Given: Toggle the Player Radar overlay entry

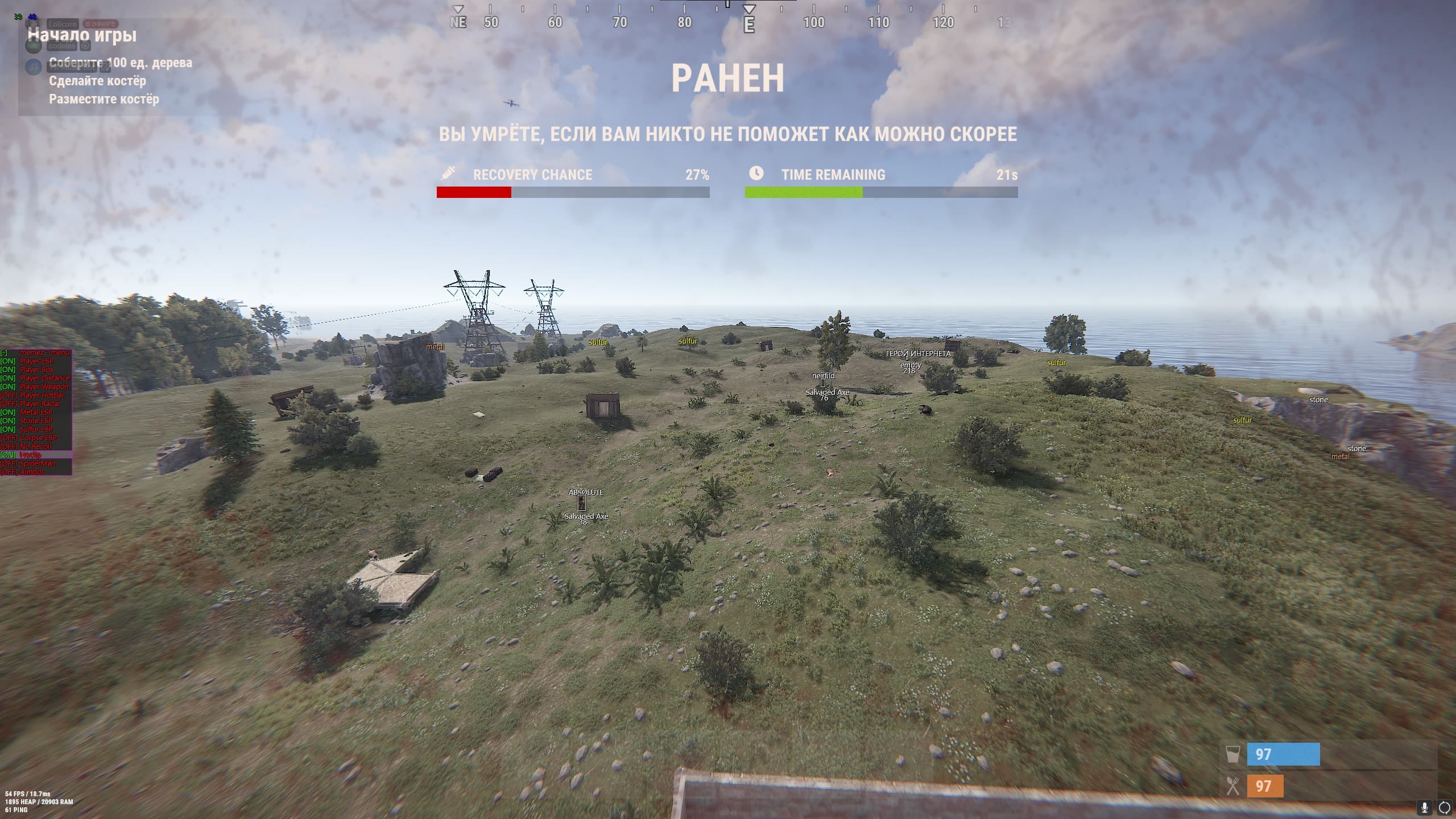Looking at the screenshot, I should [35, 404].
